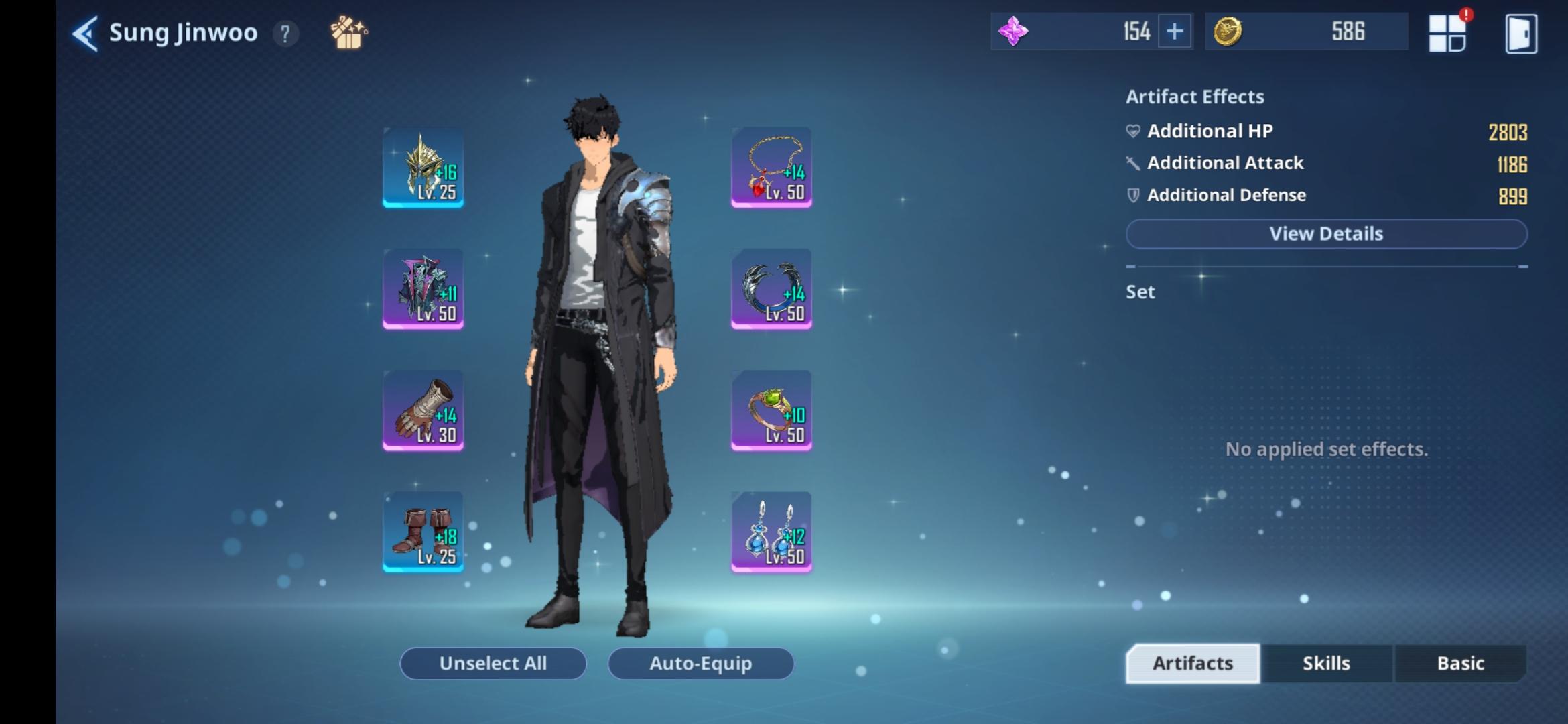Select the helmet artifact Lv. 25
The width and height of the screenshot is (1568, 724).
[423, 166]
